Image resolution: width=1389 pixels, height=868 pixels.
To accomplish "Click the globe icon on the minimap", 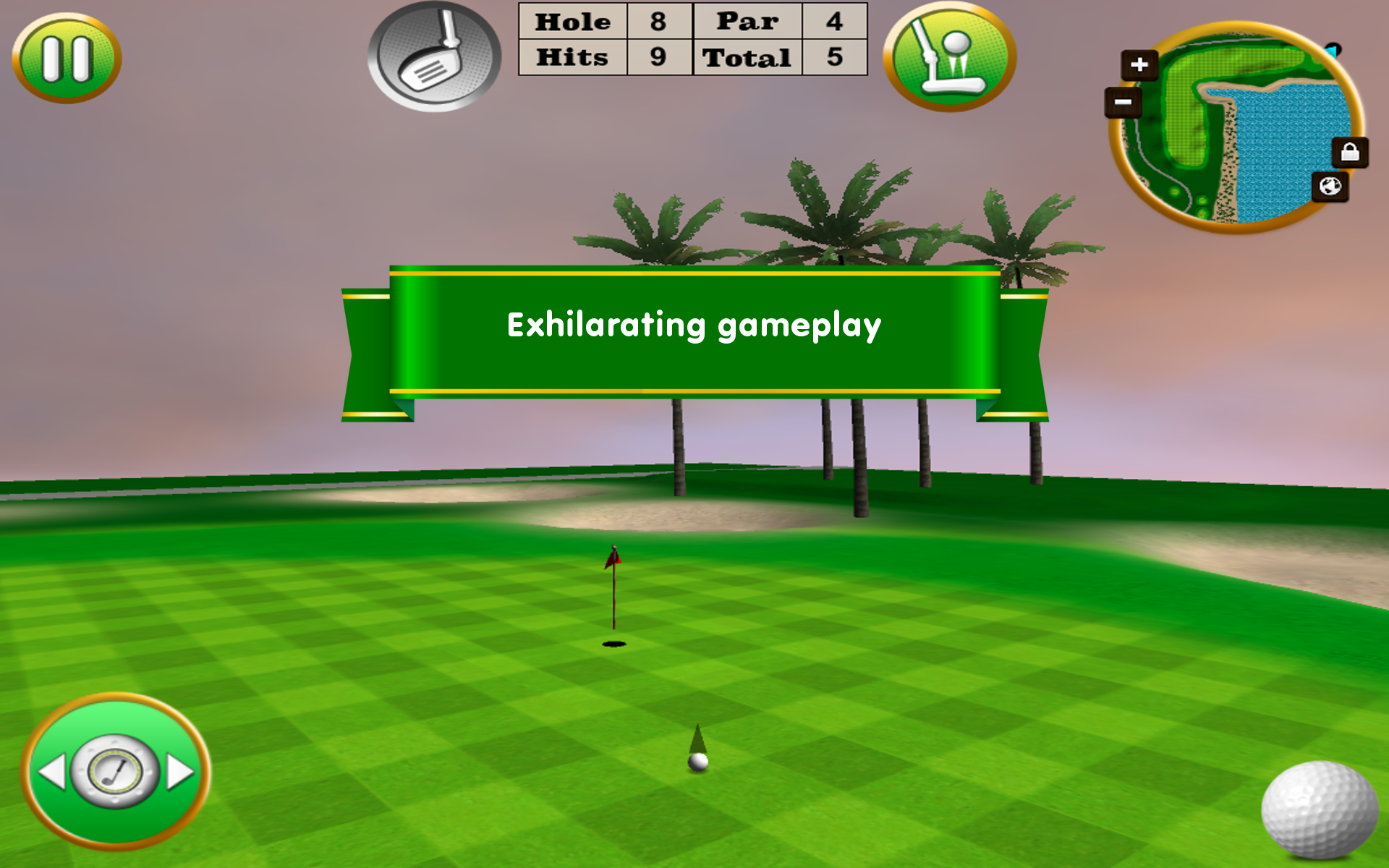I will click(1331, 187).
